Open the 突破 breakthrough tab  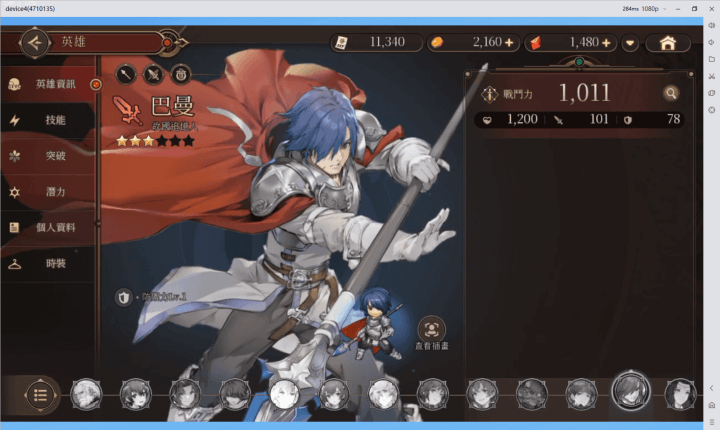click(x=50, y=156)
